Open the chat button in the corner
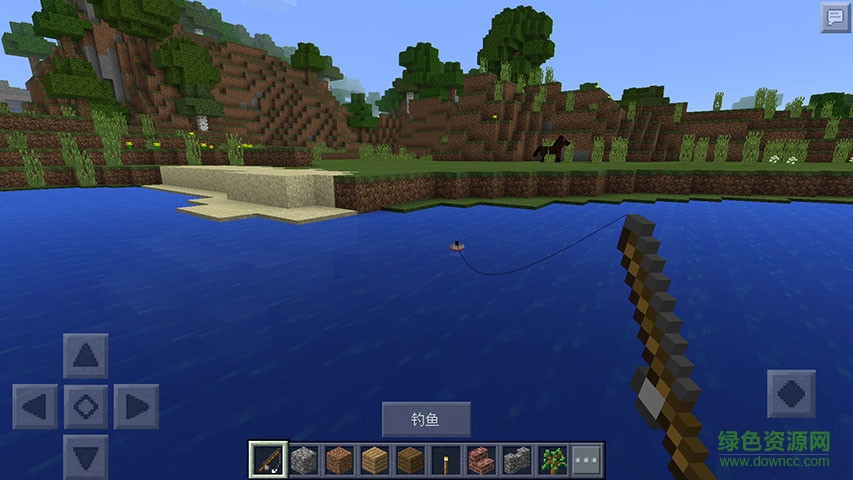 tap(835, 17)
